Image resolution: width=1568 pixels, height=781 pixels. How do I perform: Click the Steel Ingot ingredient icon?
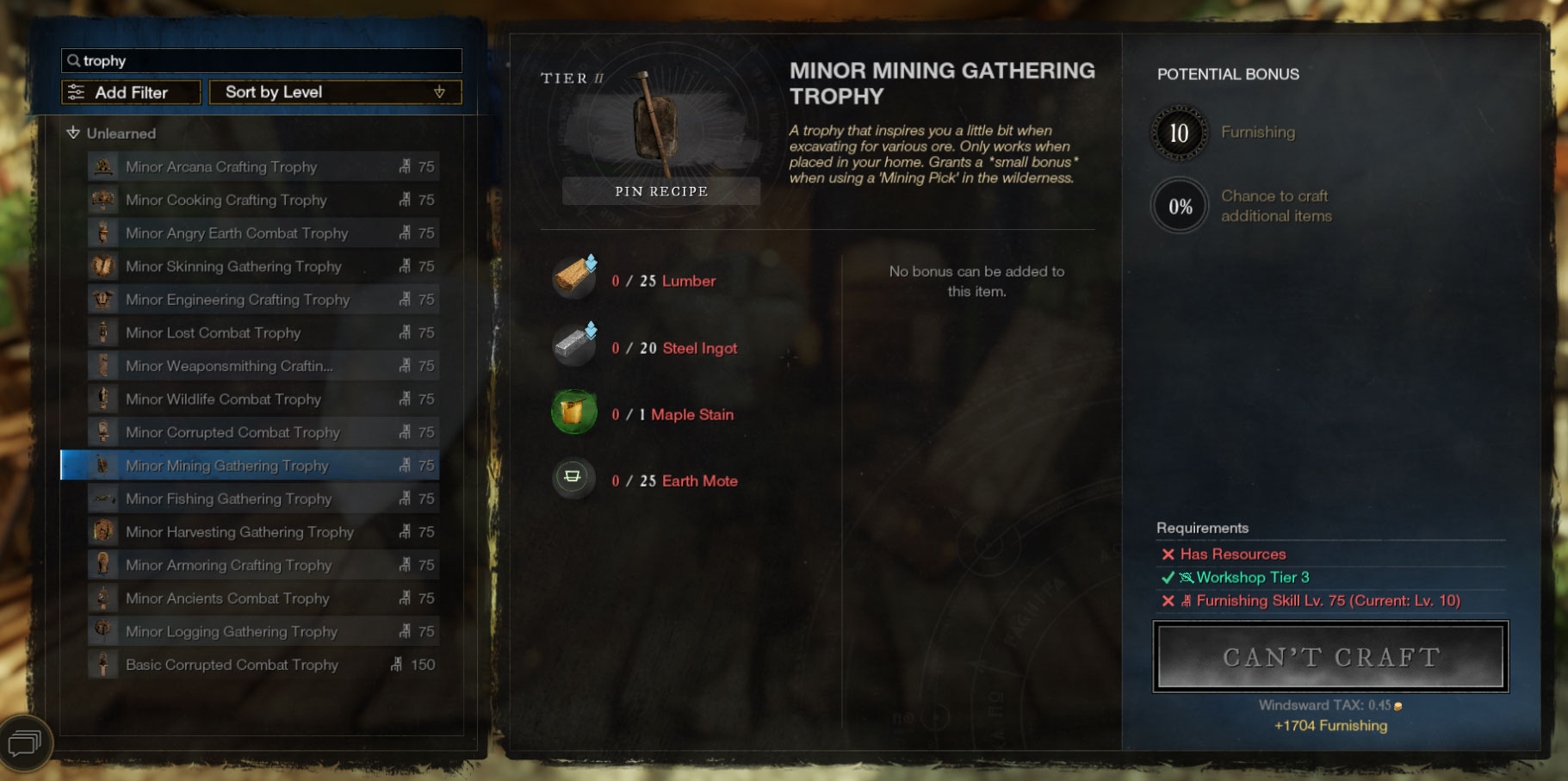[573, 345]
